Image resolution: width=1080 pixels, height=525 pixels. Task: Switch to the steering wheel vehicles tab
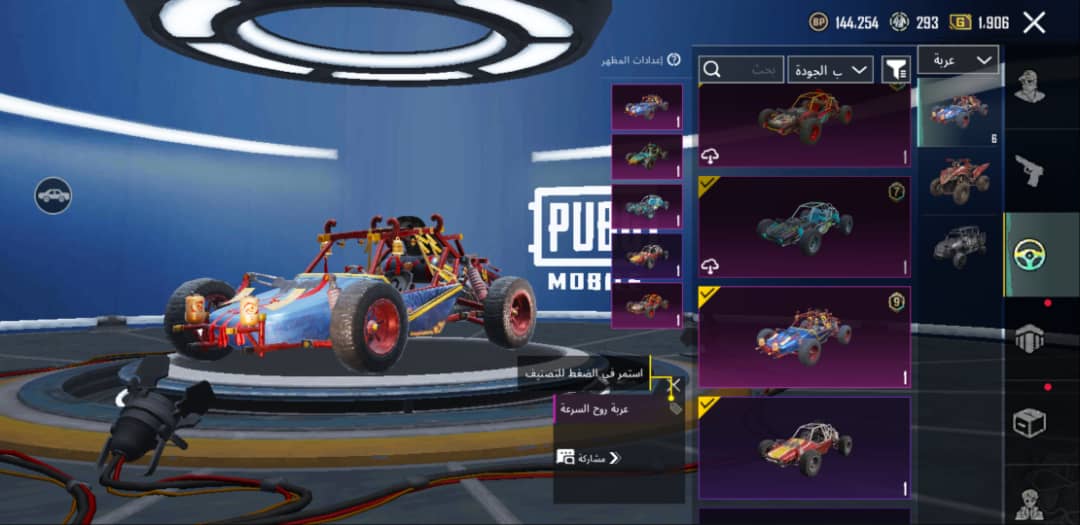1027,255
